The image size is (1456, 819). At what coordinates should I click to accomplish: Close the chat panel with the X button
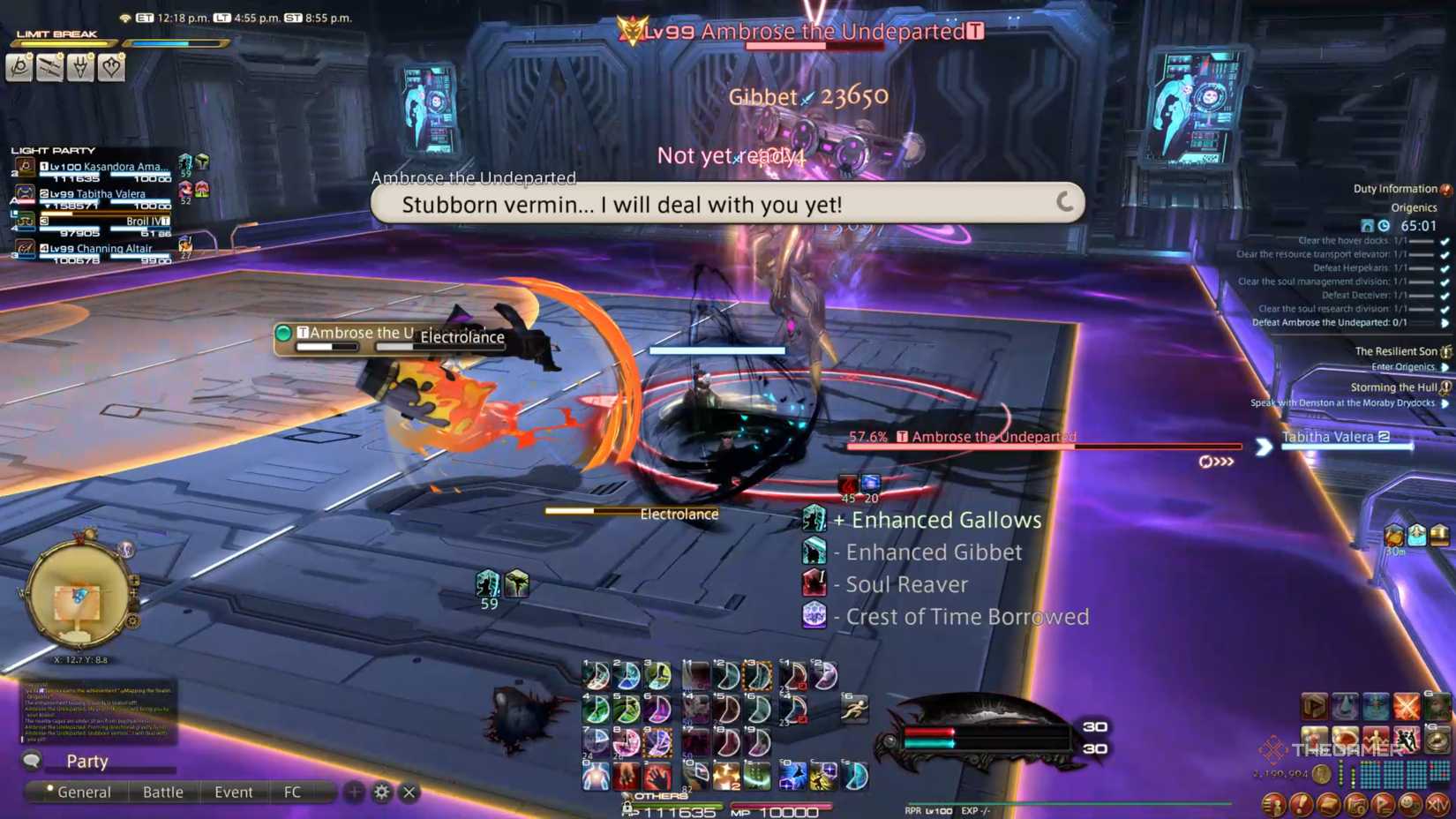tap(409, 793)
